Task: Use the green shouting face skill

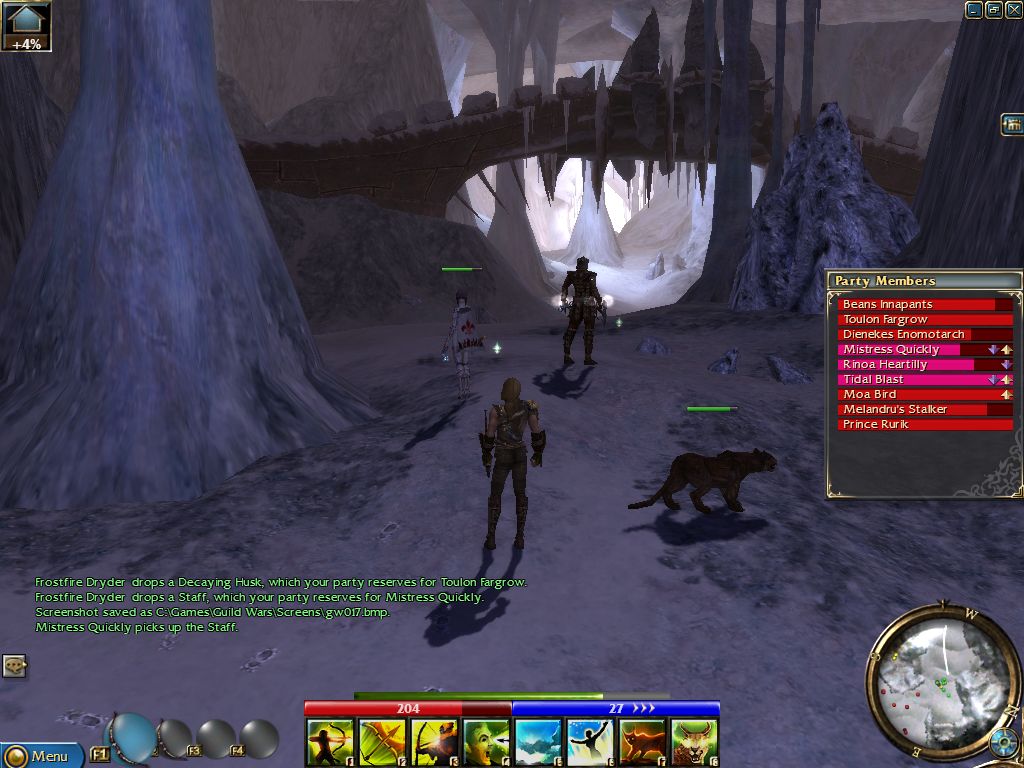Action: point(485,743)
